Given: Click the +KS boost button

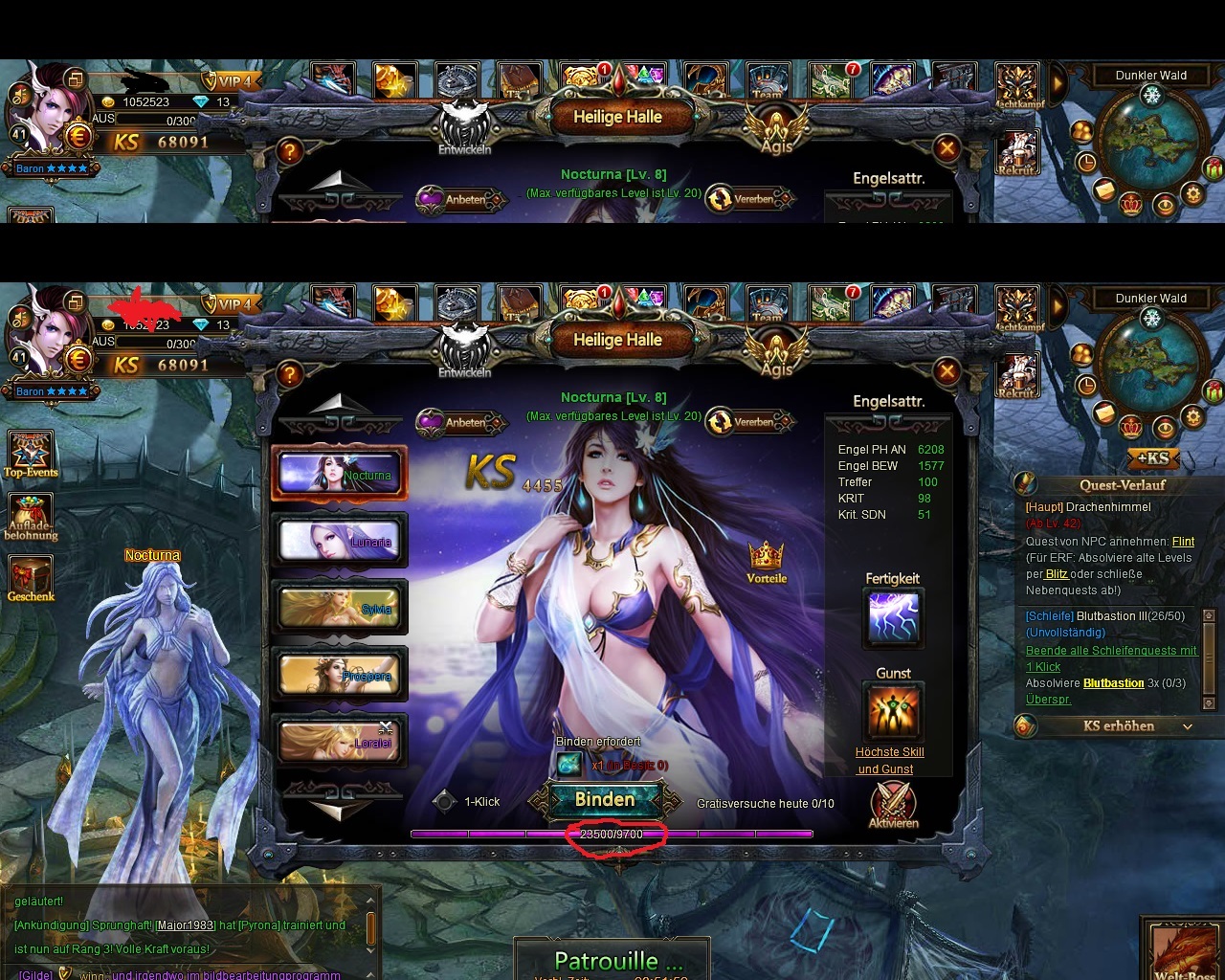Looking at the screenshot, I should (1153, 458).
